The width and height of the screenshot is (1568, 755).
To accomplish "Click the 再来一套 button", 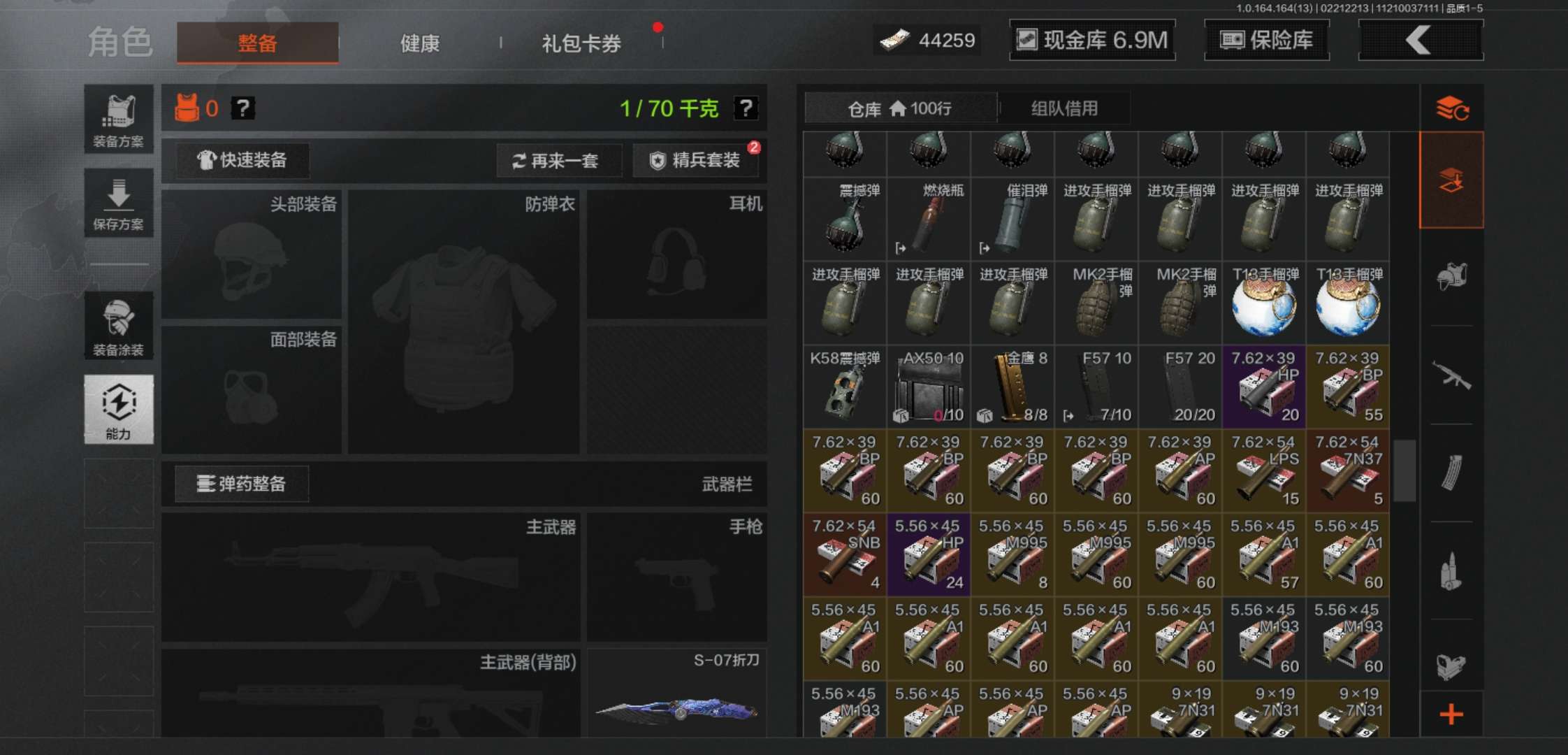I will coord(558,161).
